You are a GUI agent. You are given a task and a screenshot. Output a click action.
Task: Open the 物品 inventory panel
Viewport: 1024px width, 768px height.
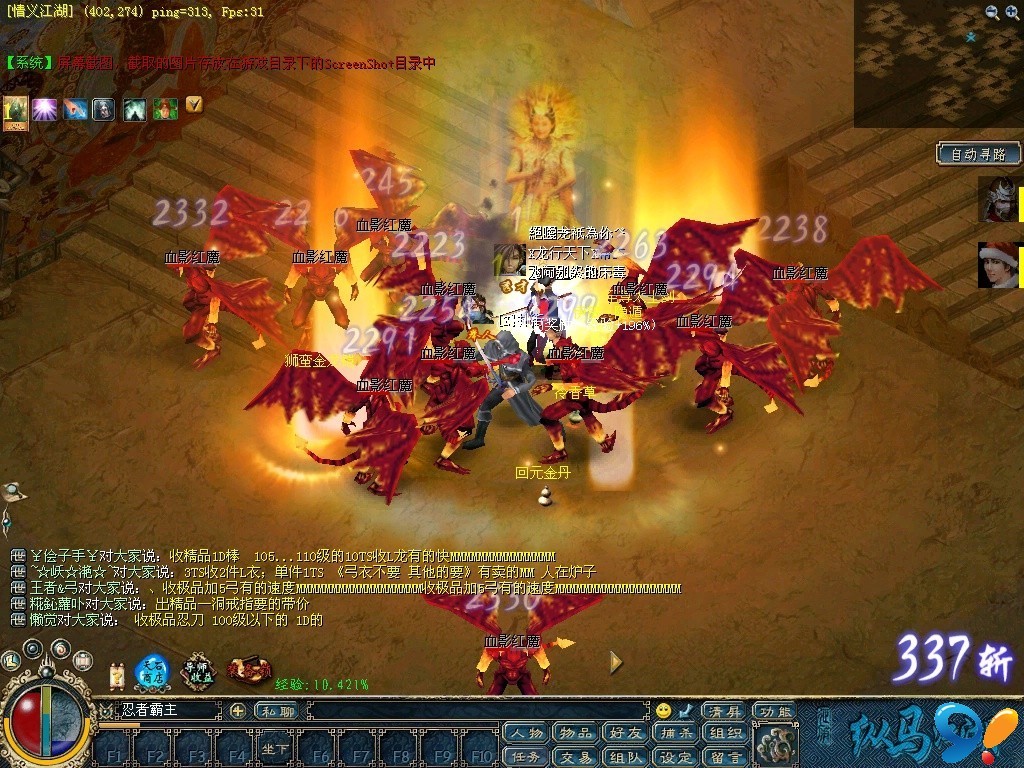[x=576, y=734]
